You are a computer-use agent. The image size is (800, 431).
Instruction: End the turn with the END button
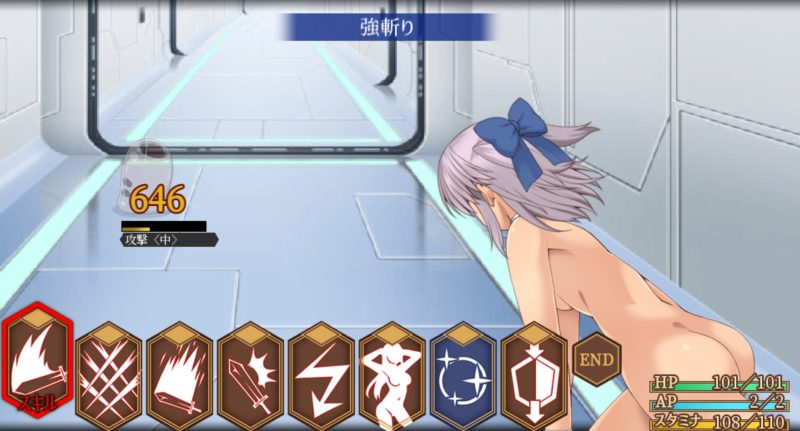click(x=597, y=358)
